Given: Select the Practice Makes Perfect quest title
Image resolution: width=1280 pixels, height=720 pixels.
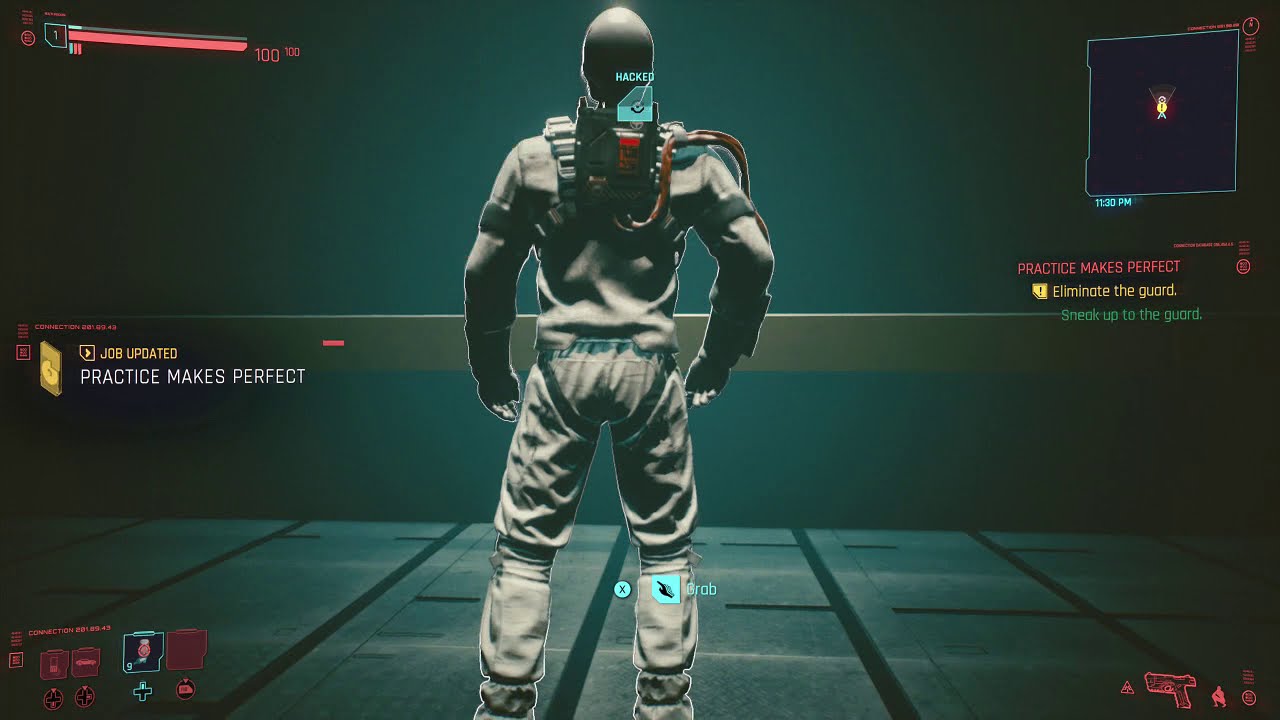Looking at the screenshot, I should click(1097, 267).
